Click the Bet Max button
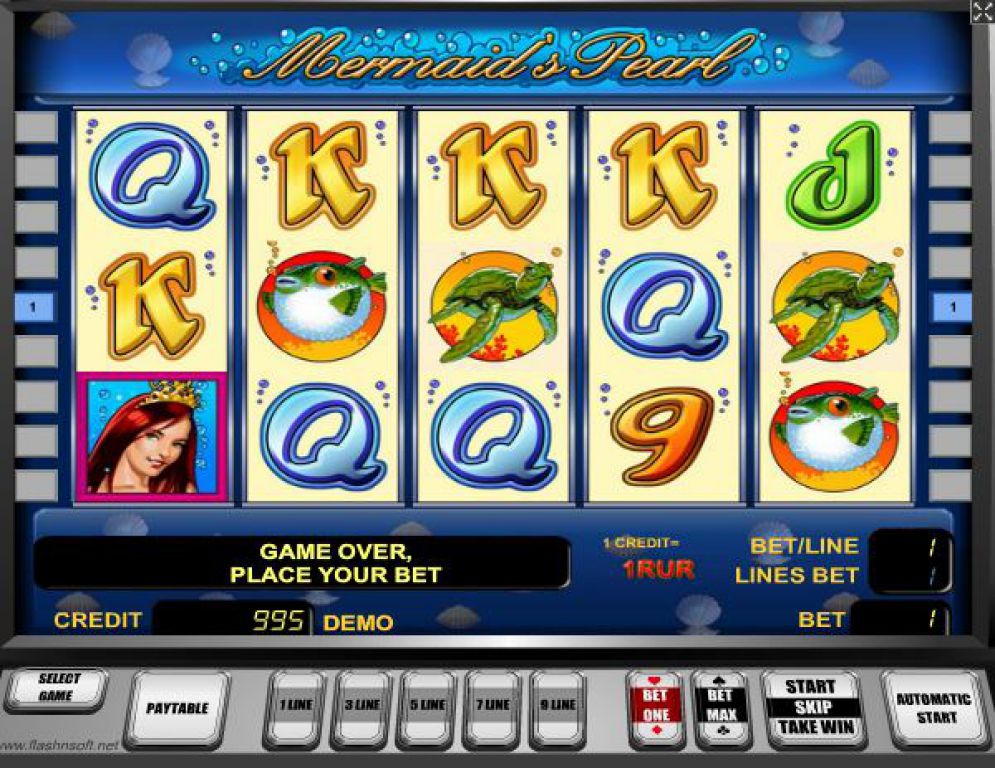Image resolution: width=995 pixels, height=768 pixels. pos(721,706)
